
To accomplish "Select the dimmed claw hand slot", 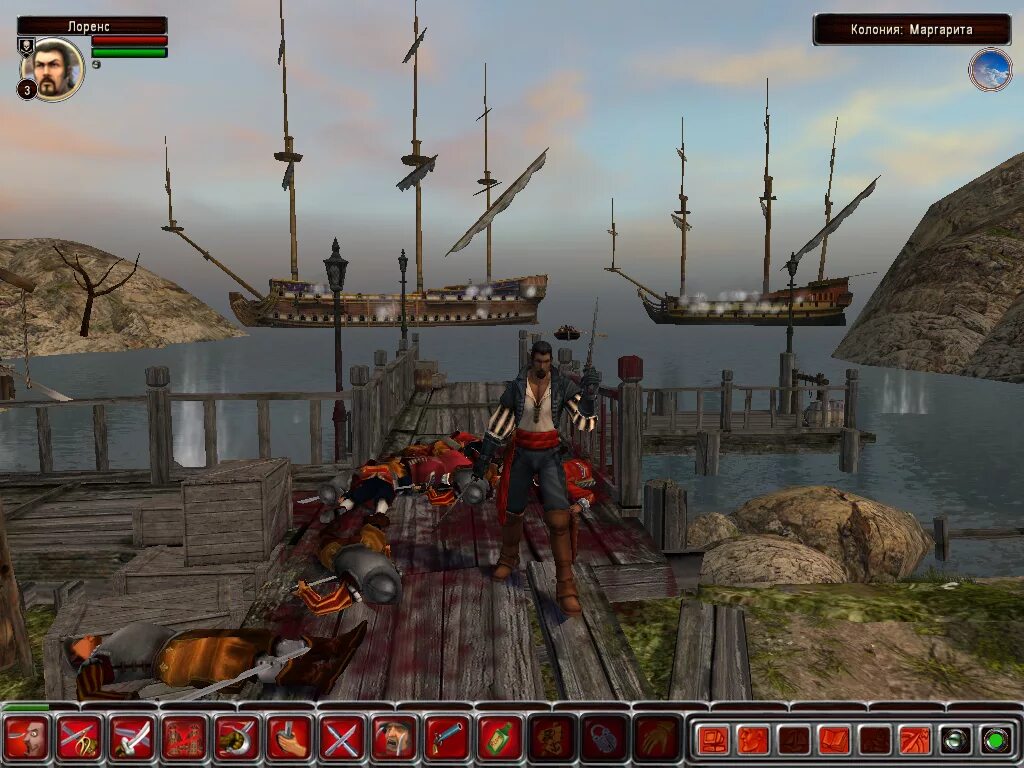I will 657,739.
